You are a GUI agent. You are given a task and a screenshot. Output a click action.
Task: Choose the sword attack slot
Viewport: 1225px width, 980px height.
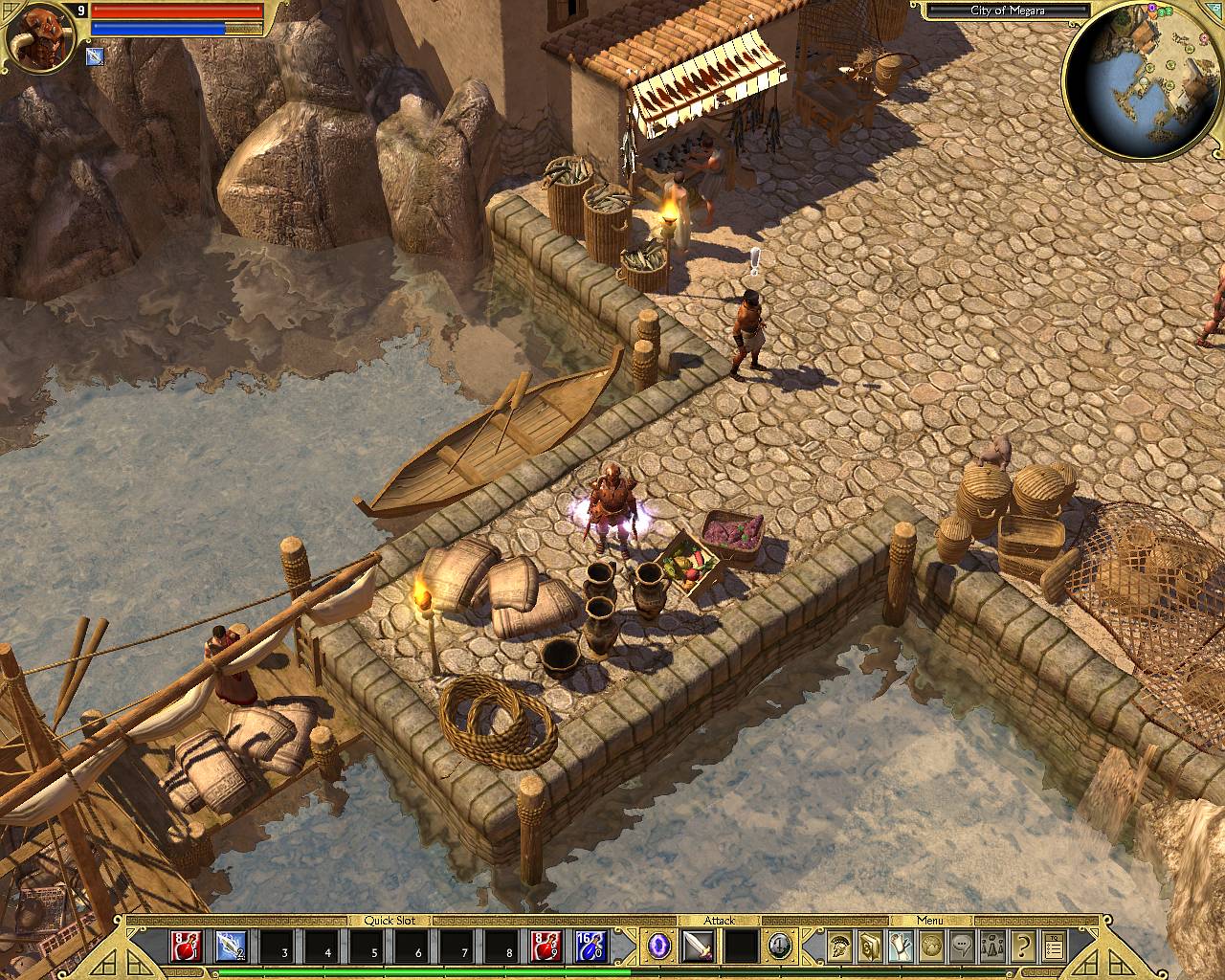tap(697, 947)
